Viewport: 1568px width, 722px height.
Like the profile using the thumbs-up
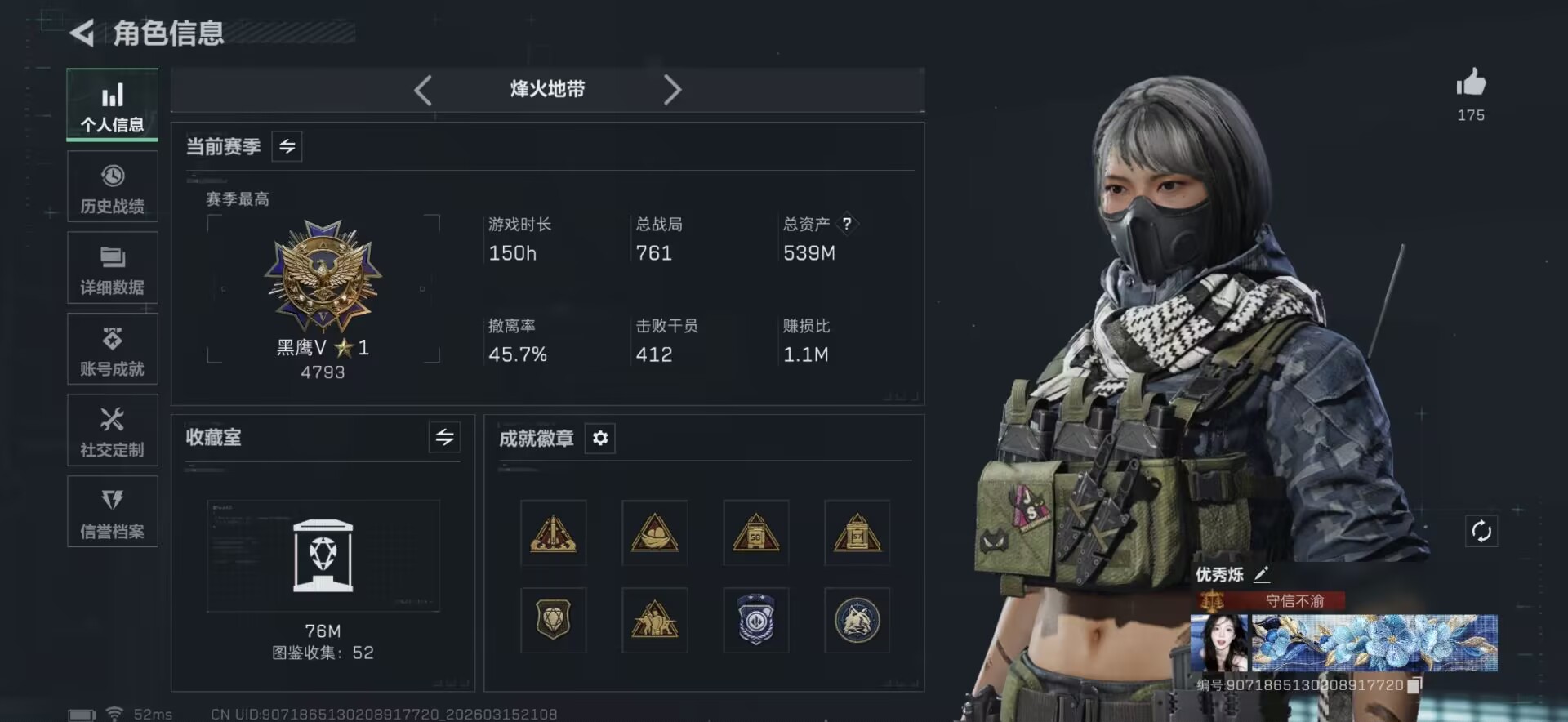tap(1471, 84)
